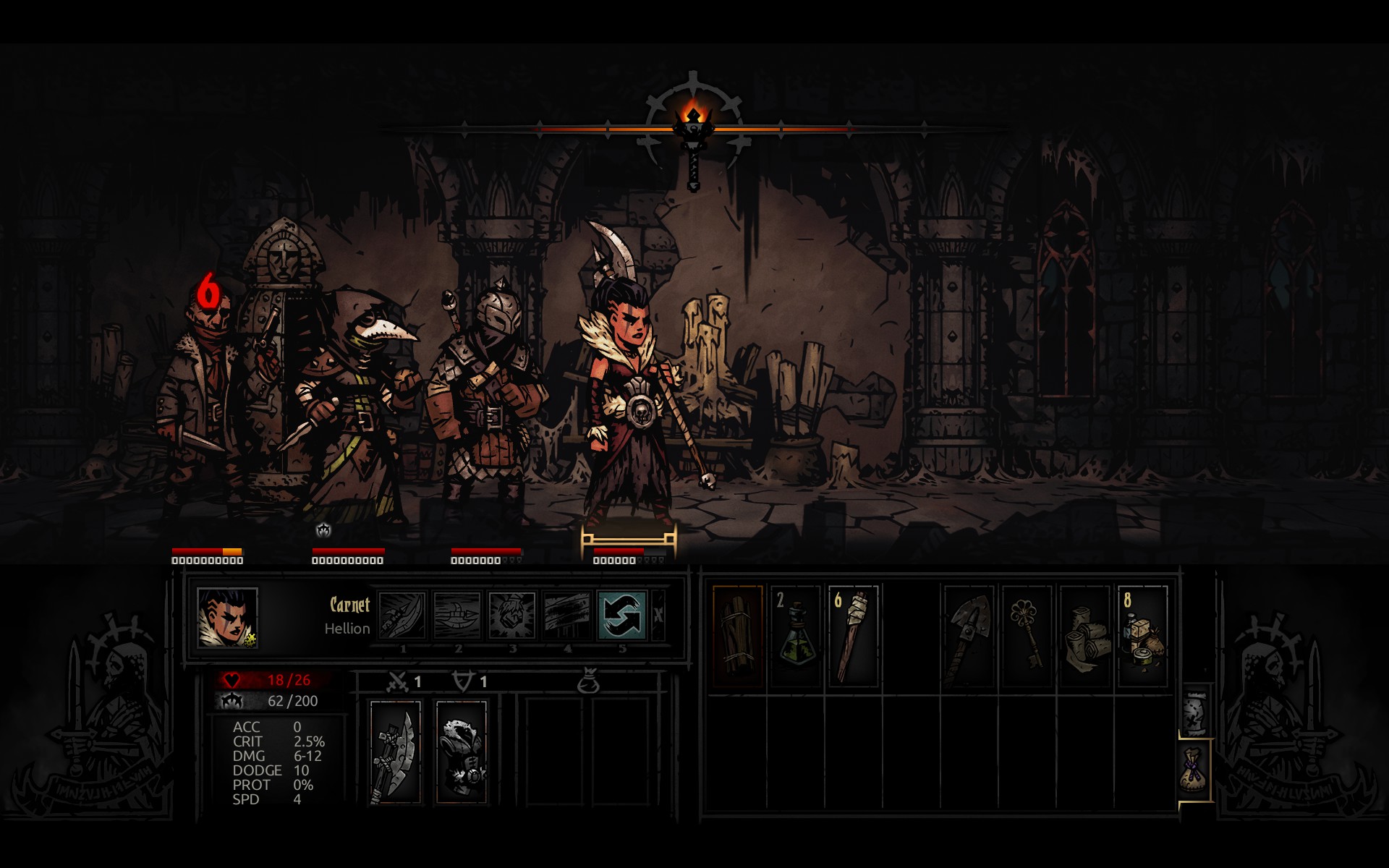Activate the roaring face skill in slot 3
Image resolution: width=1389 pixels, height=868 pixels.
tap(512, 616)
